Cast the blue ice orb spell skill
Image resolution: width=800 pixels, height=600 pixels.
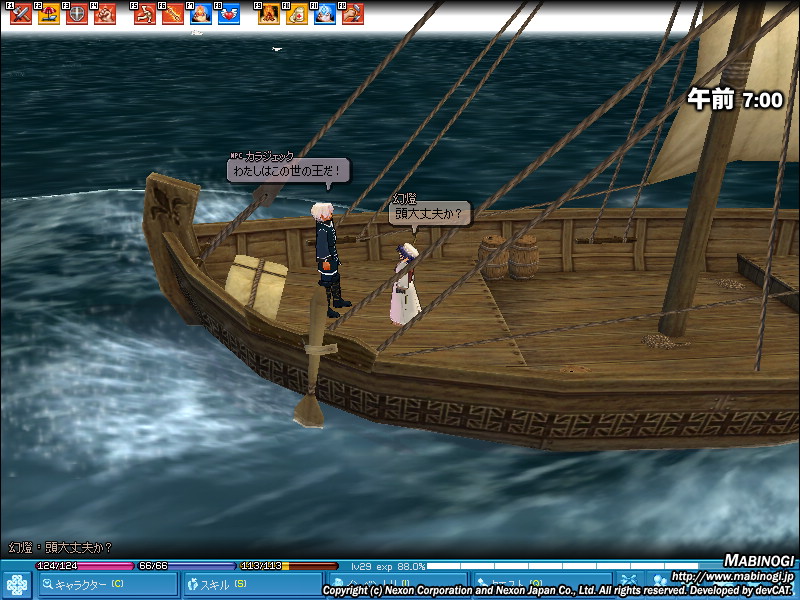click(325, 15)
